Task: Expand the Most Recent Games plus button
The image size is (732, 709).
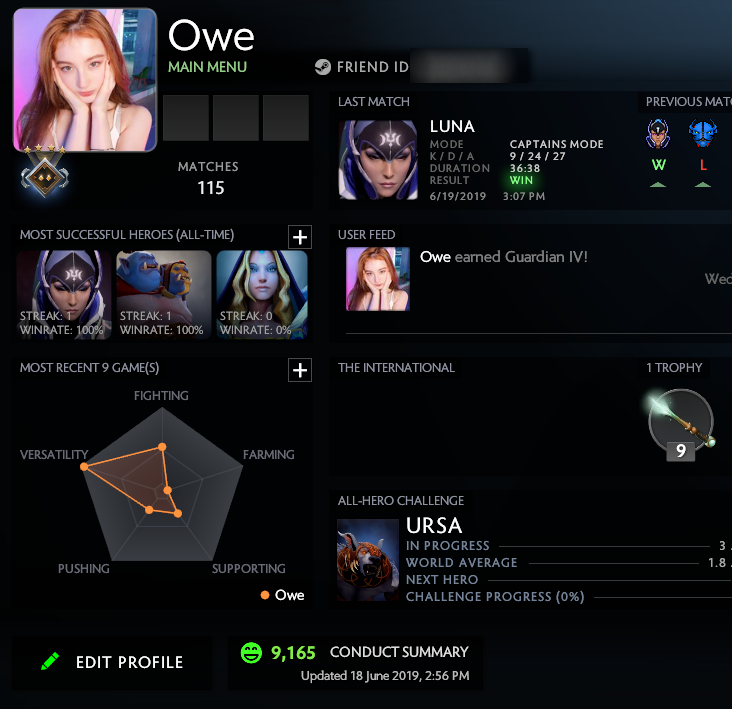Action: [x=299, y=370]
